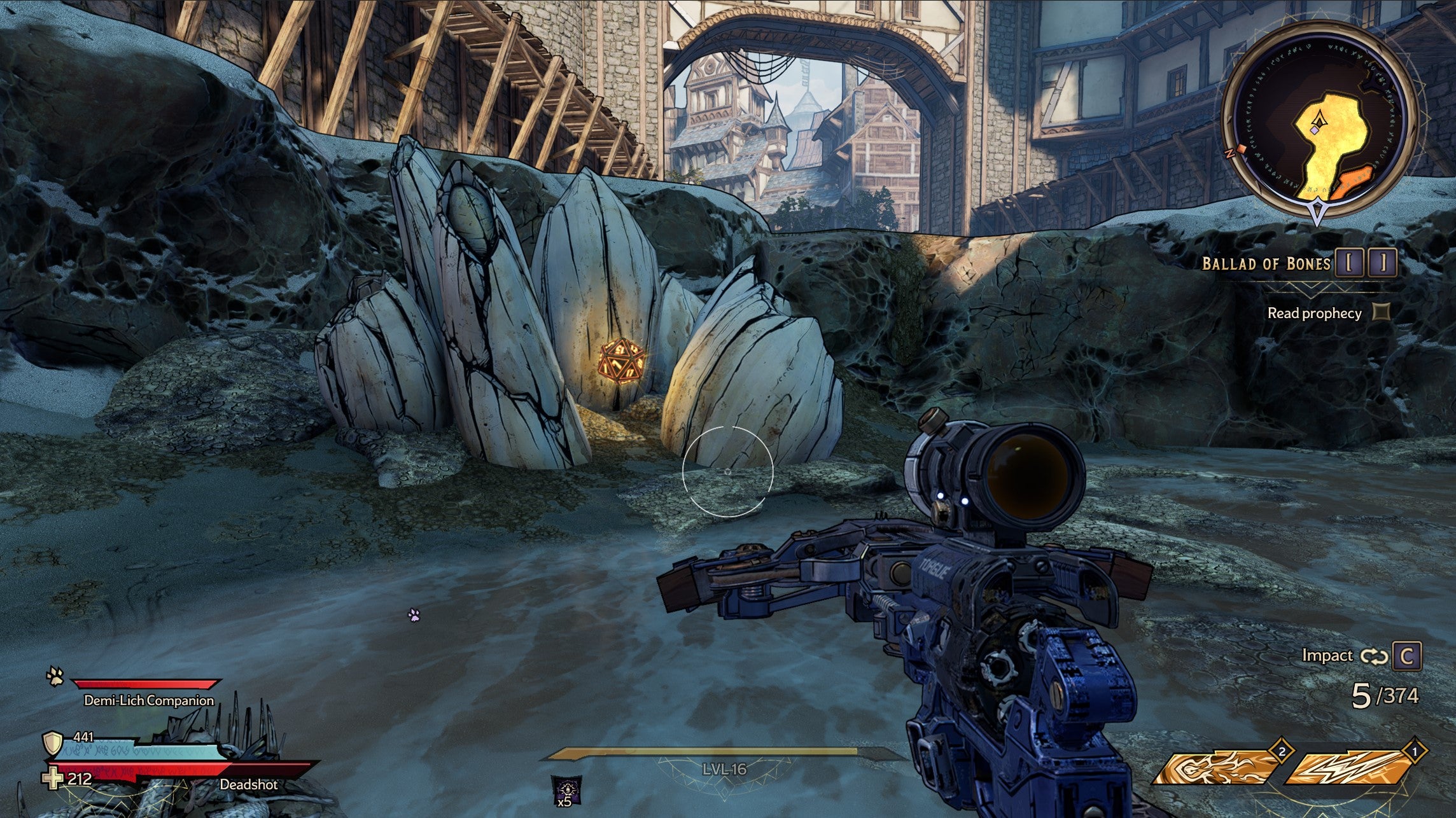The image size is (1456, 818).
Task: Click the purple status buff icon
Action: coord(565,788)
